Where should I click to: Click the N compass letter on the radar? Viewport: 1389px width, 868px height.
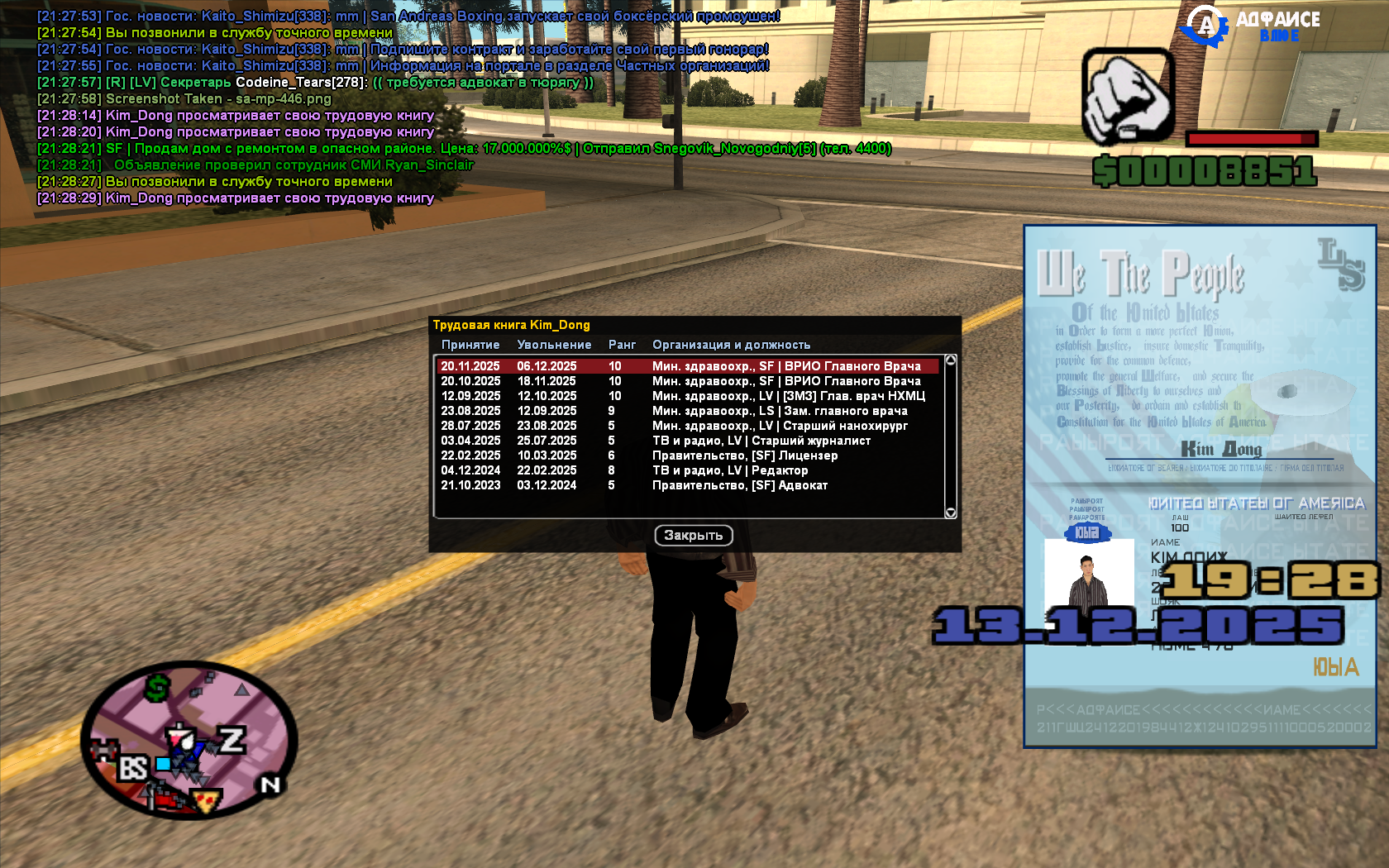pyautogui.click(x=269, y=784)
